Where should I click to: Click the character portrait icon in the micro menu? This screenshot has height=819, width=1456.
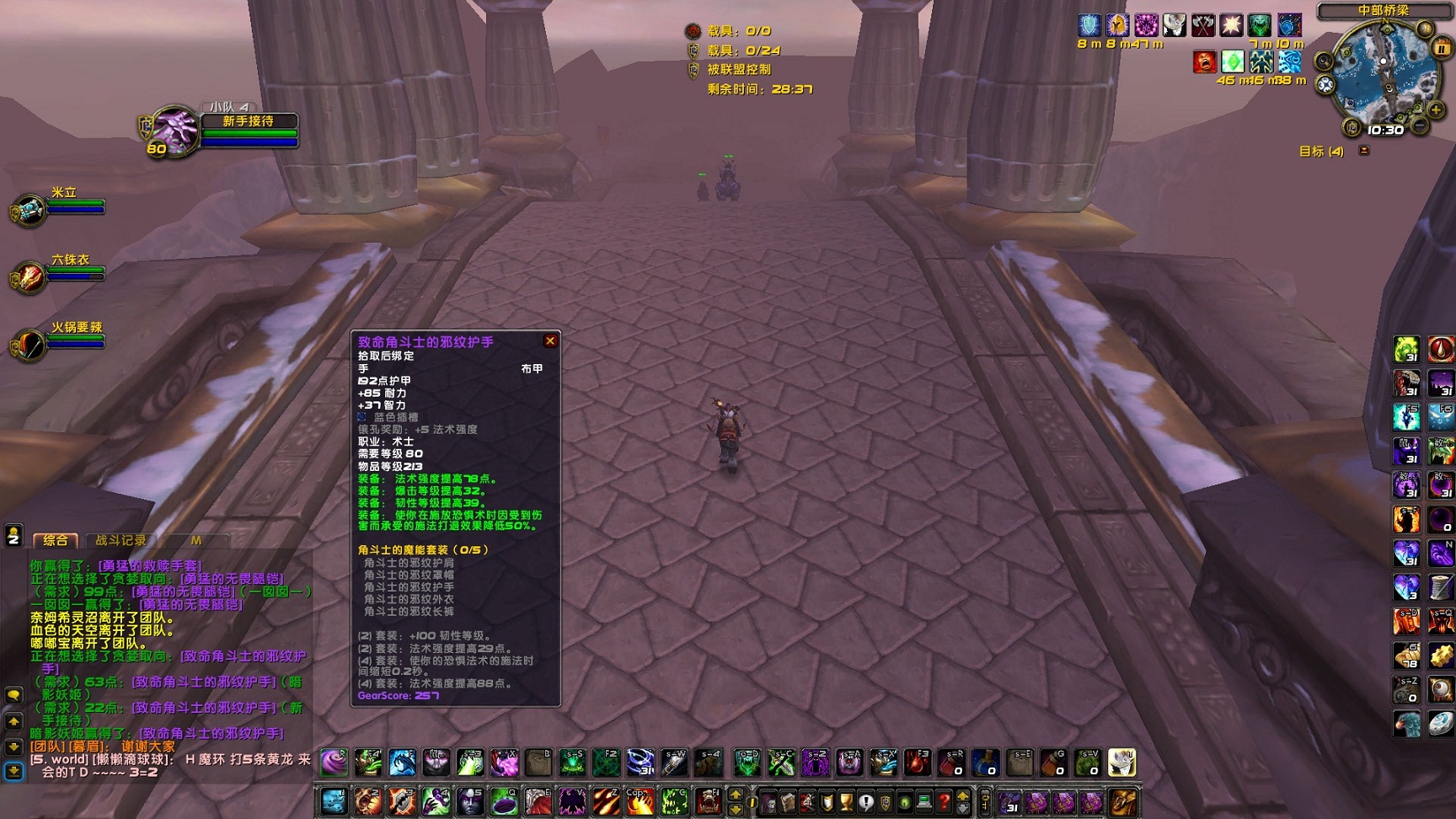(768, 801)
